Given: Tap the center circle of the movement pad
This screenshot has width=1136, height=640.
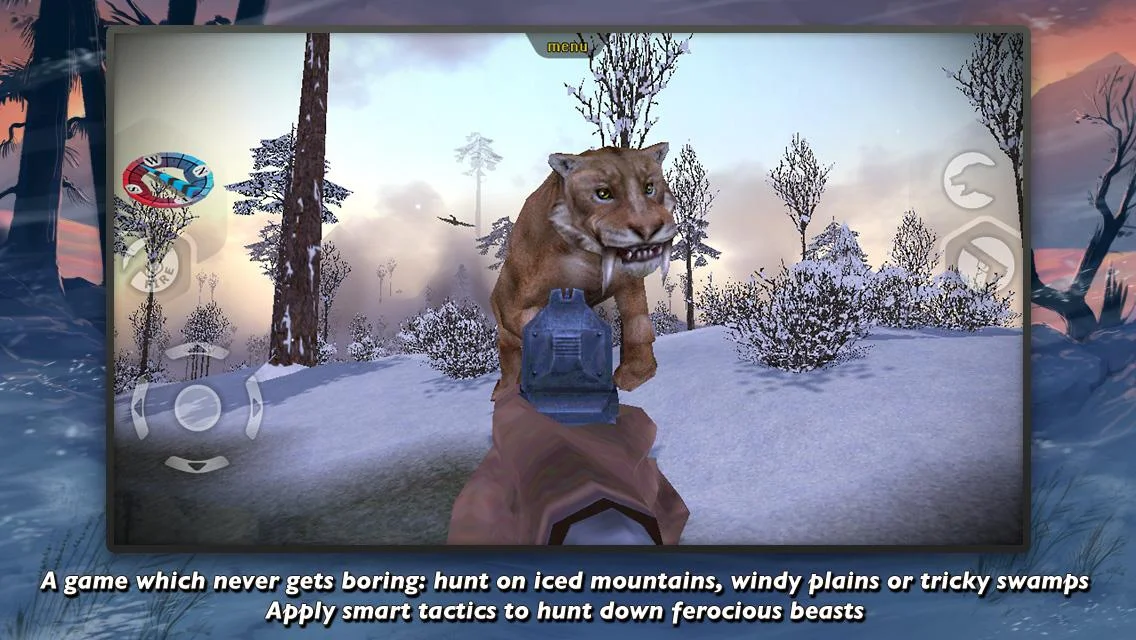Looking at the screenshot, I should pyautogui.click(x=197, y=407).
